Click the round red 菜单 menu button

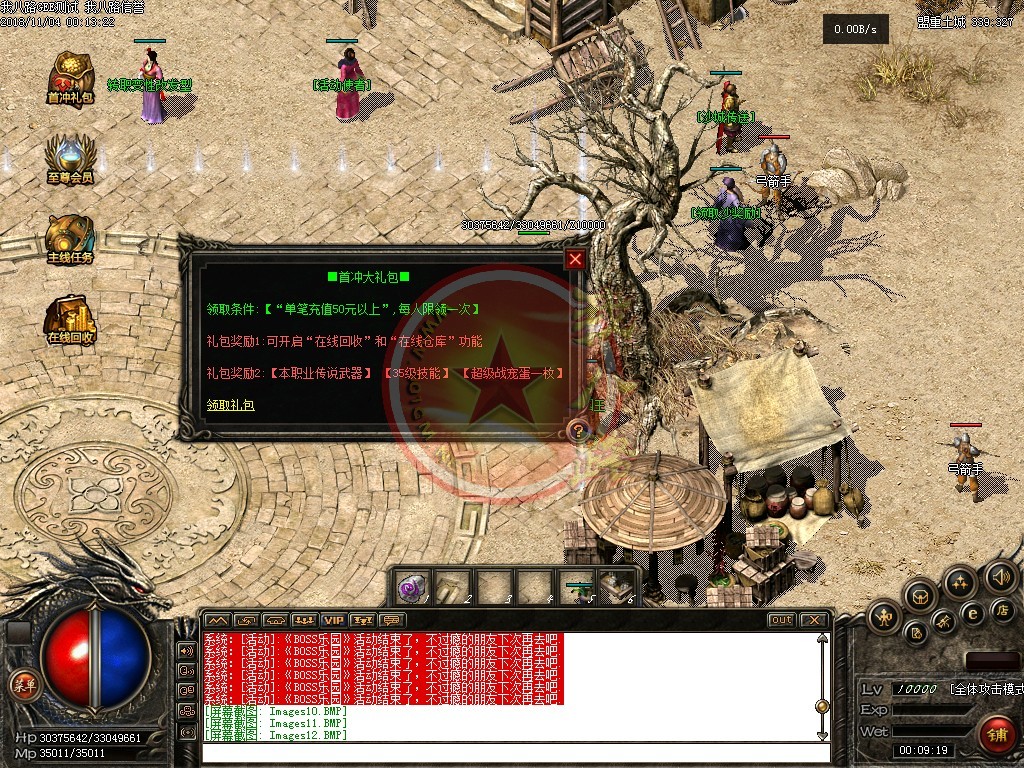22,685
